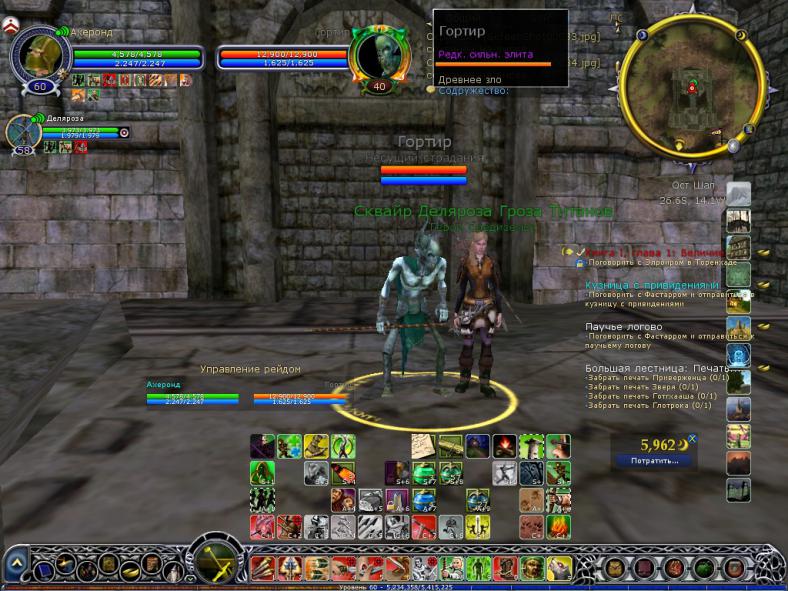This screenshot has width=788, height=591.
Task: Open the pink flower icon on the right bar
Action: [x=738, y=436]
